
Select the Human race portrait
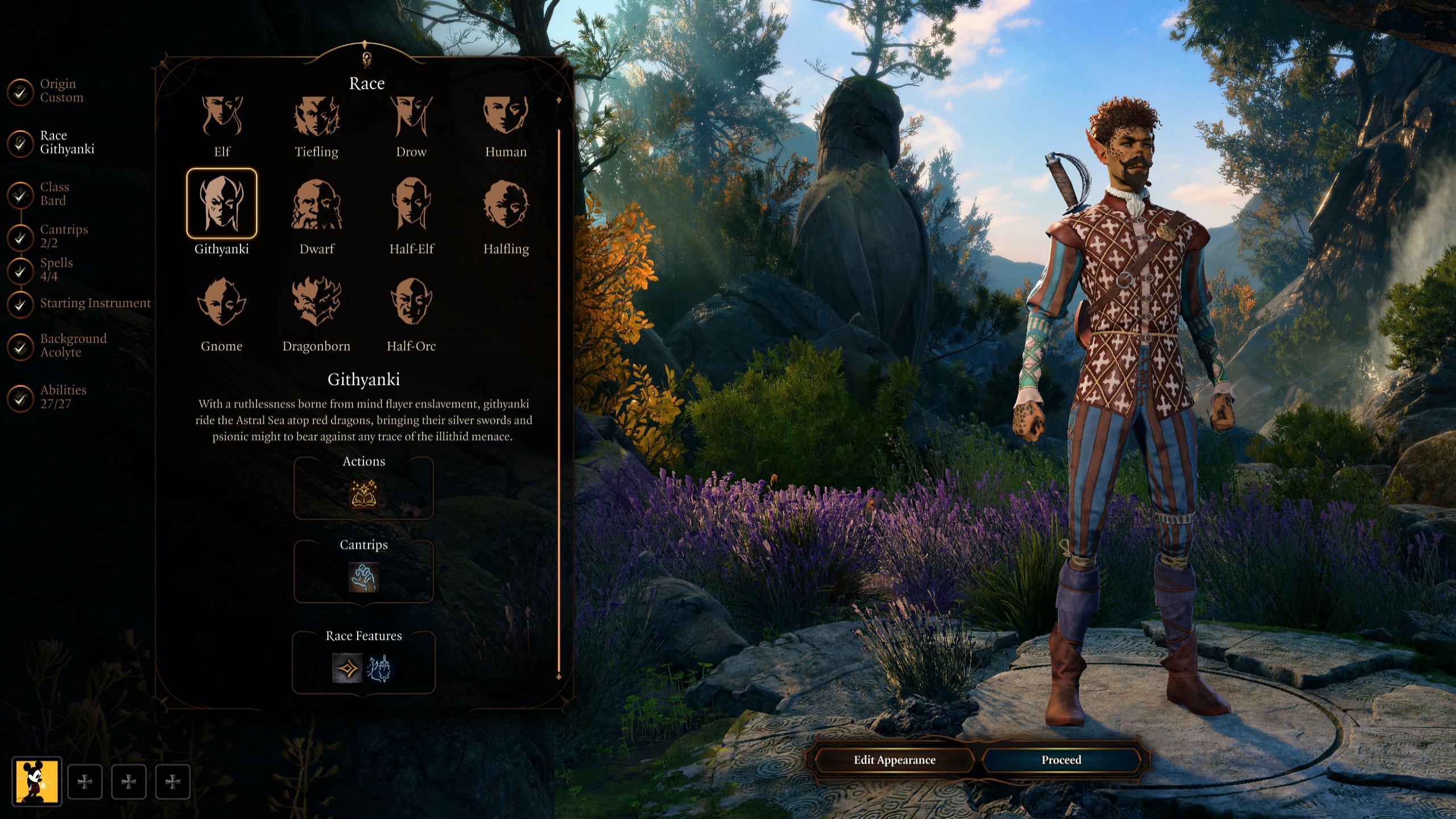(506, 117)
